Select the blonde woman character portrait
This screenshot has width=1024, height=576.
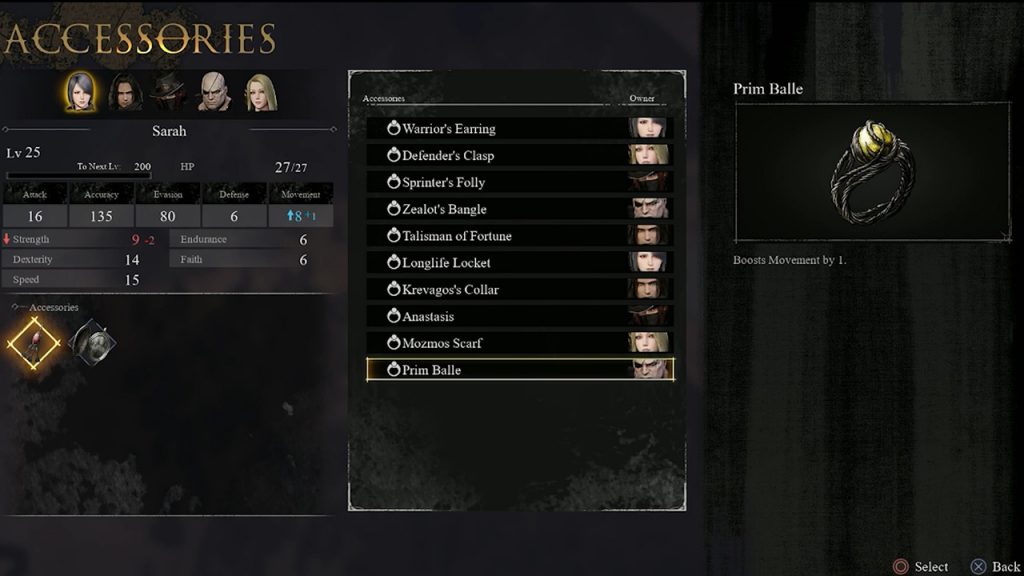tap(260, 92)
